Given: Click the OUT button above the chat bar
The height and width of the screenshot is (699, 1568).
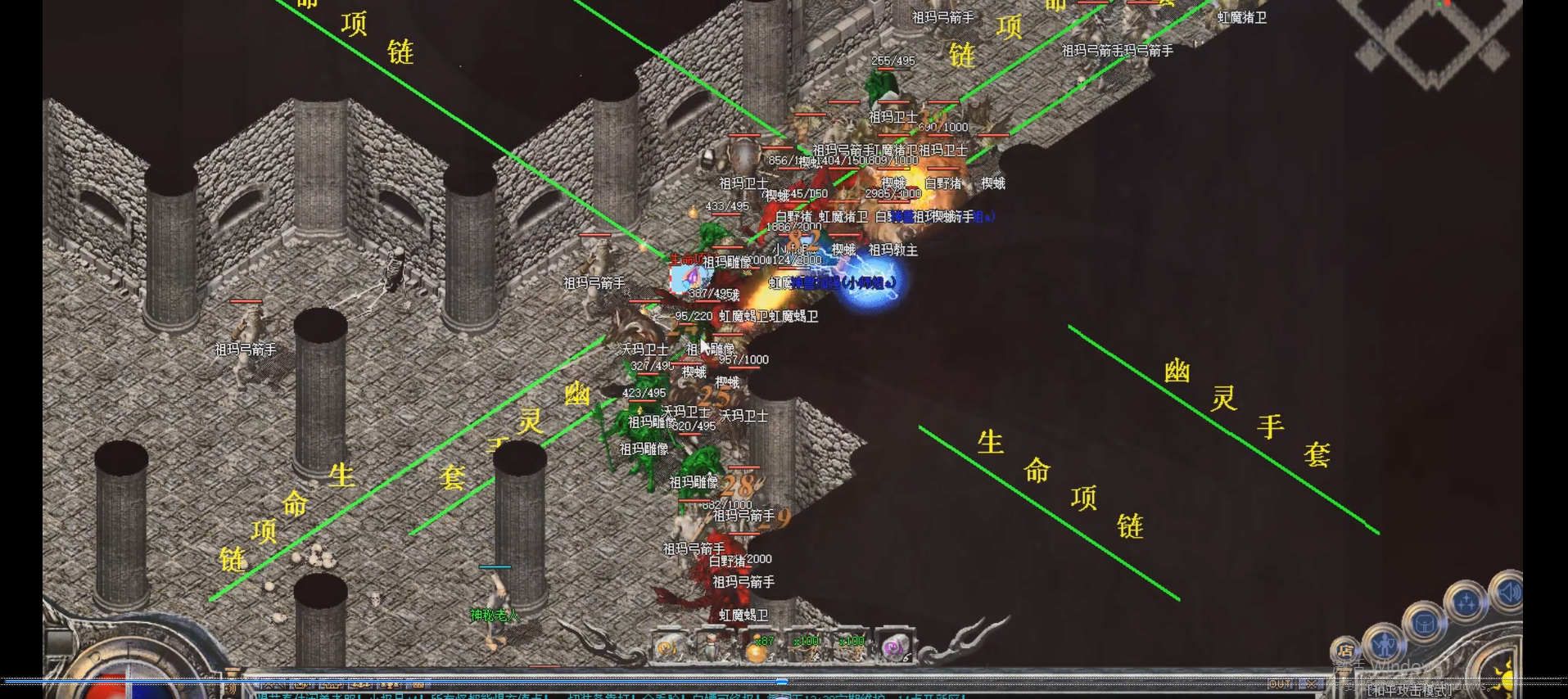Looking at the screenshot, I should coord(1280,684).
